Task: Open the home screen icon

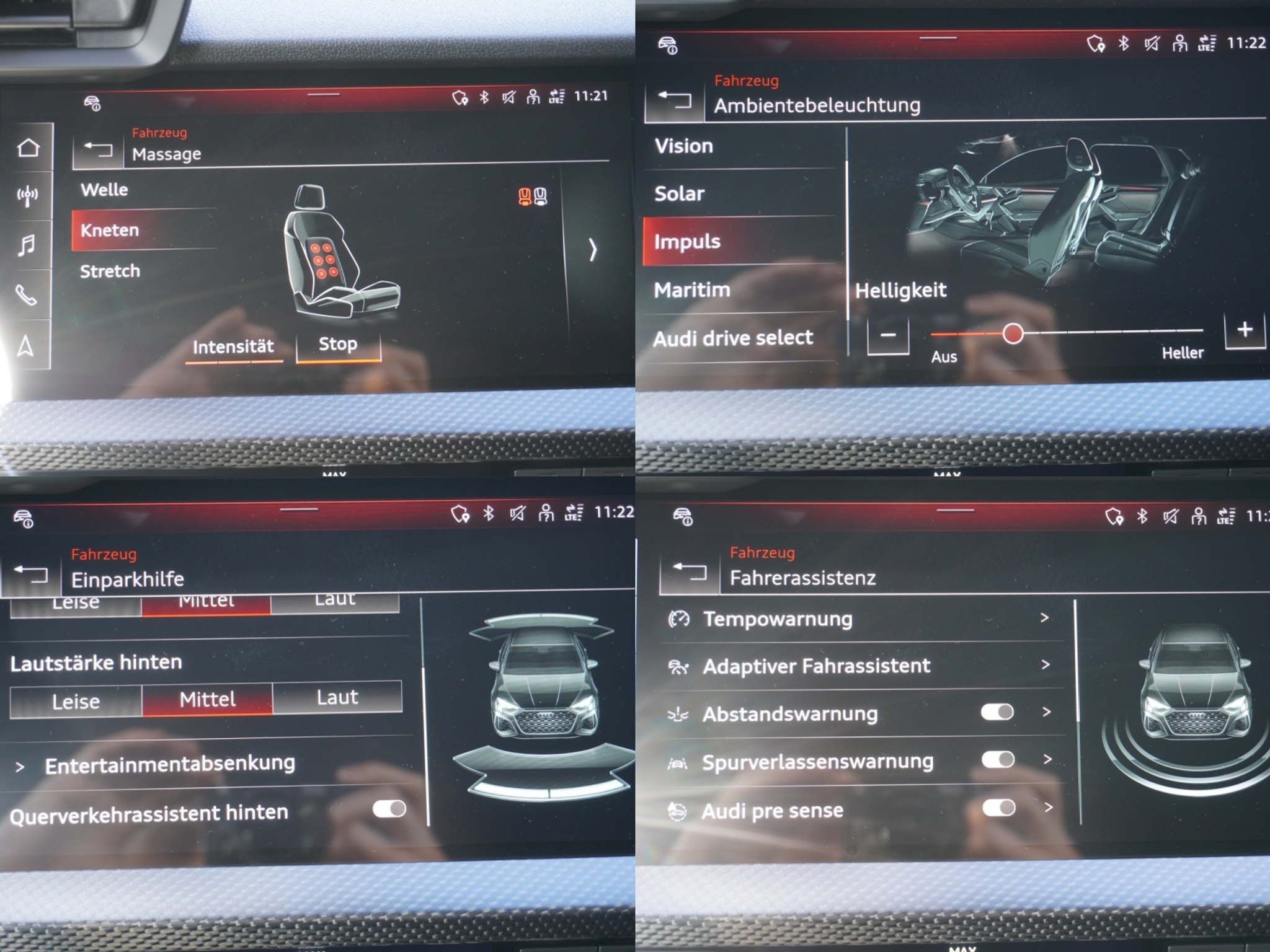Action: click(x=28, y=148)
